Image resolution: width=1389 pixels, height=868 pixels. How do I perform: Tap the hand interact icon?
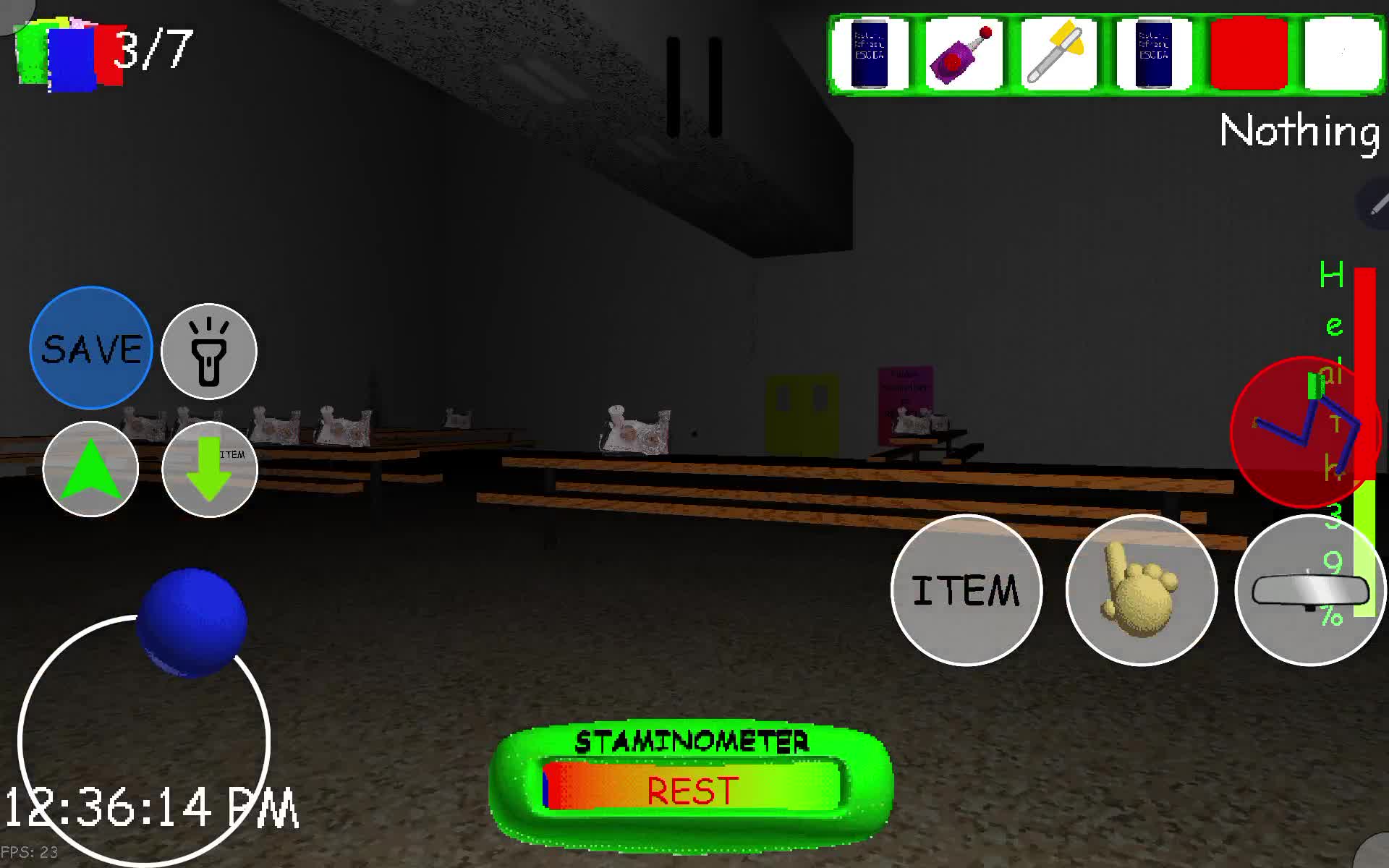[1142, 591]
